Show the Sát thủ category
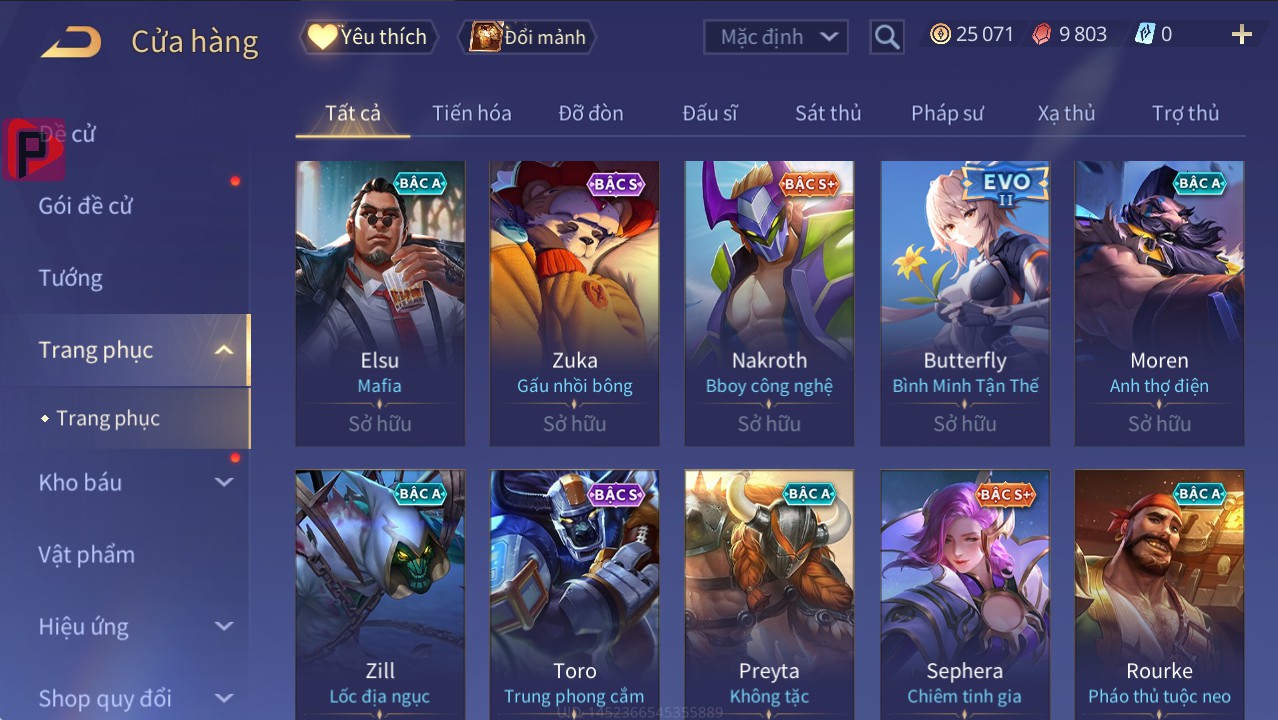The height and width of the screenshot is (720, 1278). tap(827, 113)
